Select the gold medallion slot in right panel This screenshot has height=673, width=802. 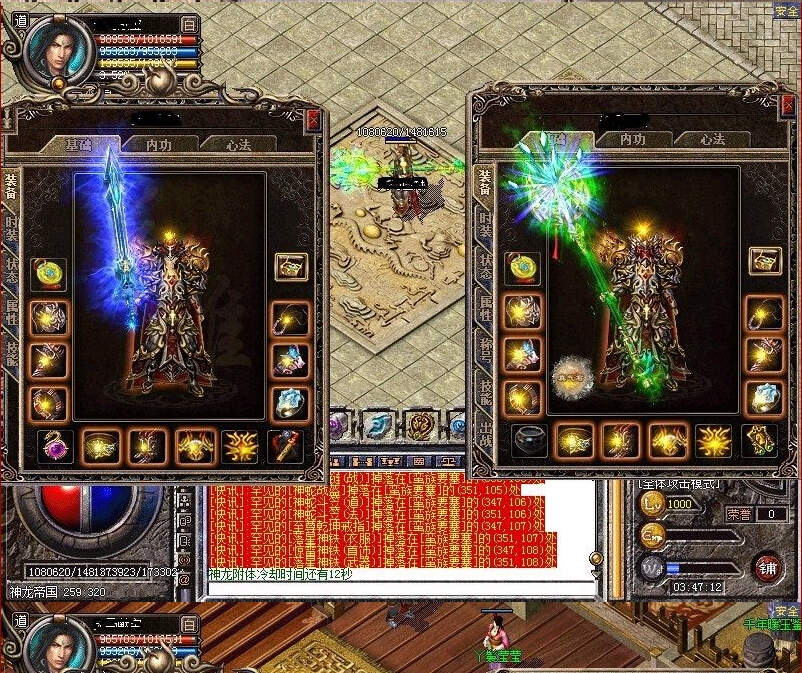click(x=522, y=266)
